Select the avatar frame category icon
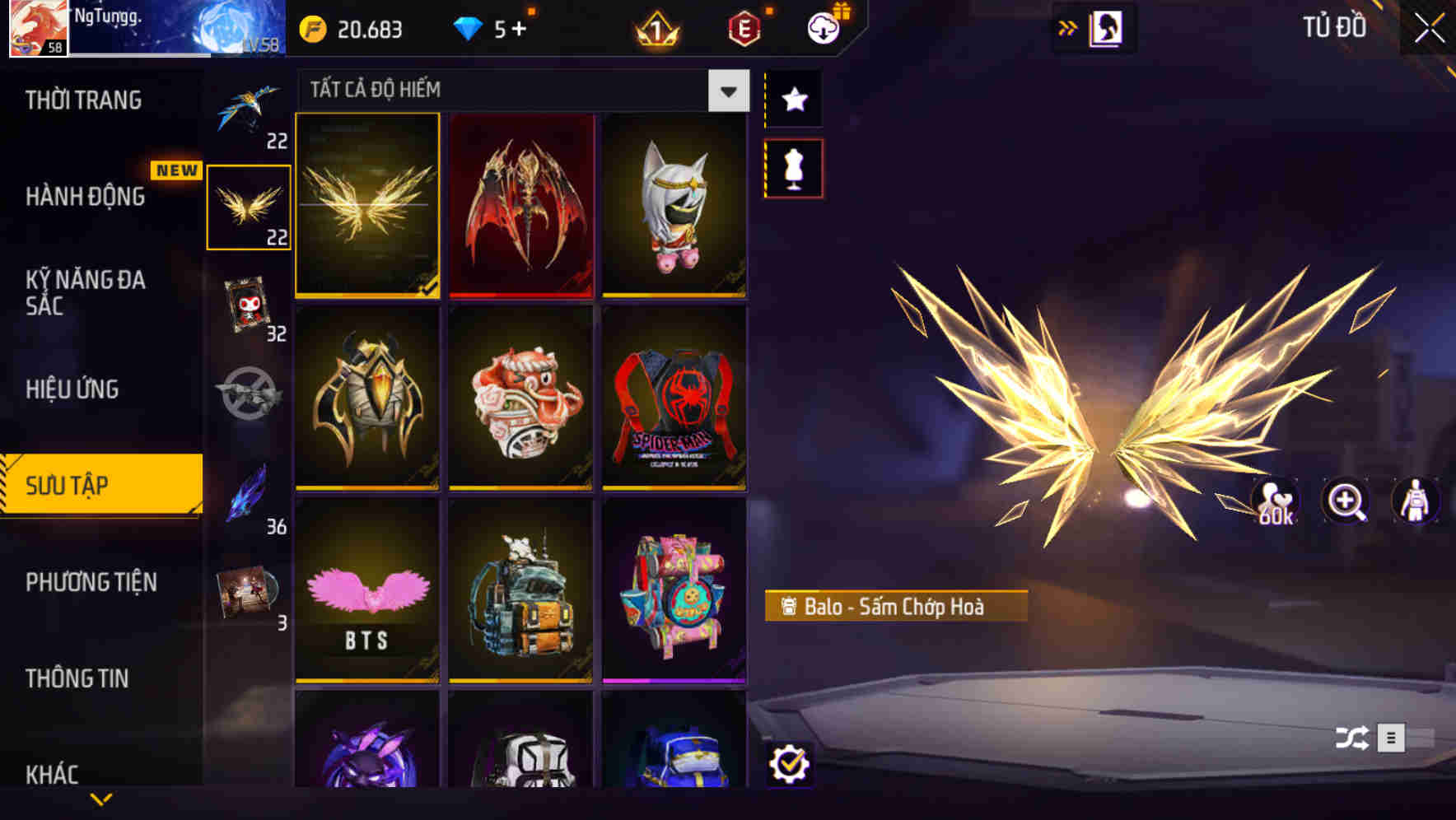Viewport: 1456px width, 820px height. [x=248, y=305]
